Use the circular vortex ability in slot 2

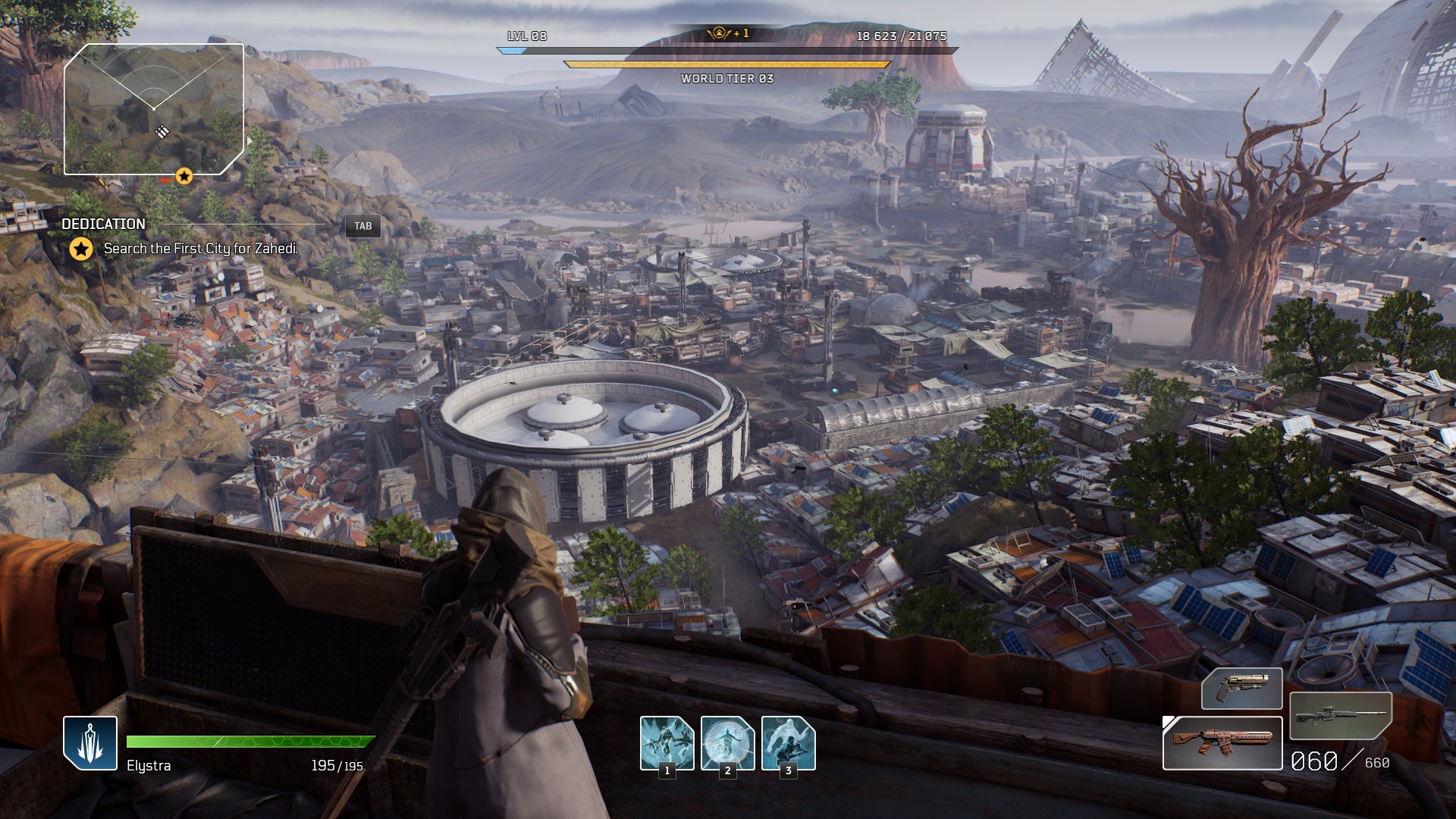[x=727, y=742]
